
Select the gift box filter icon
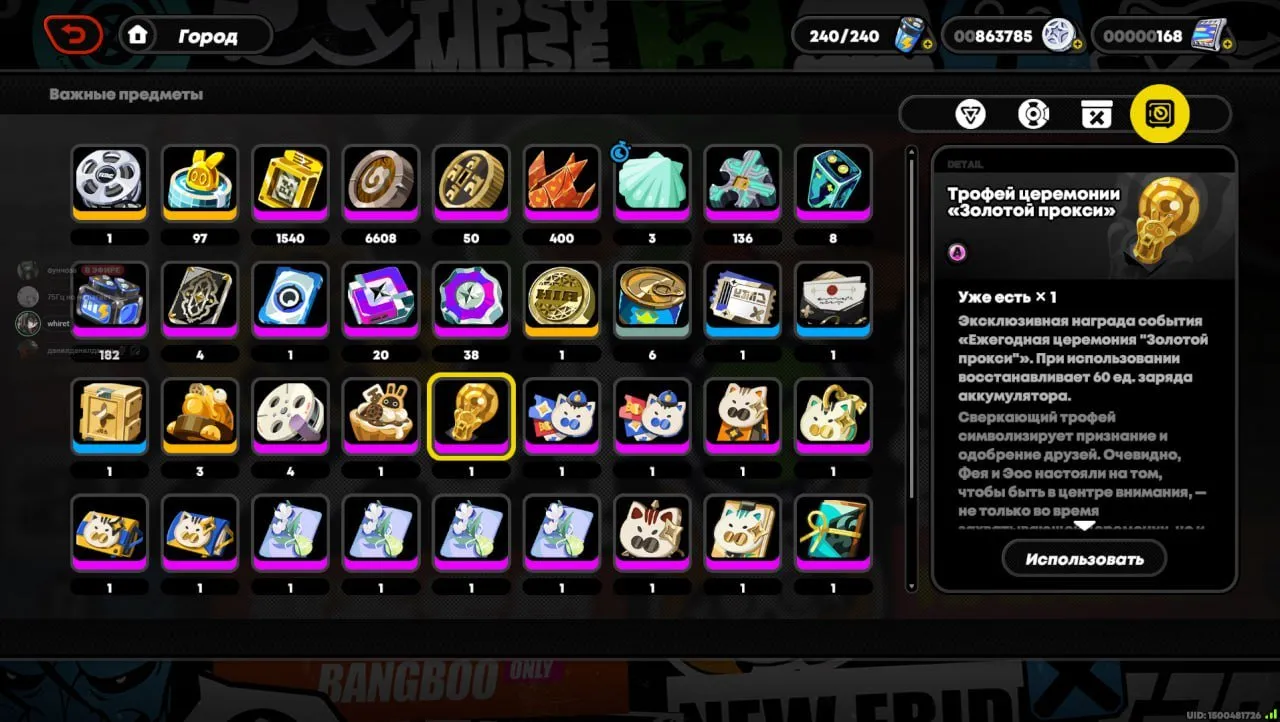coord(1097,113)
